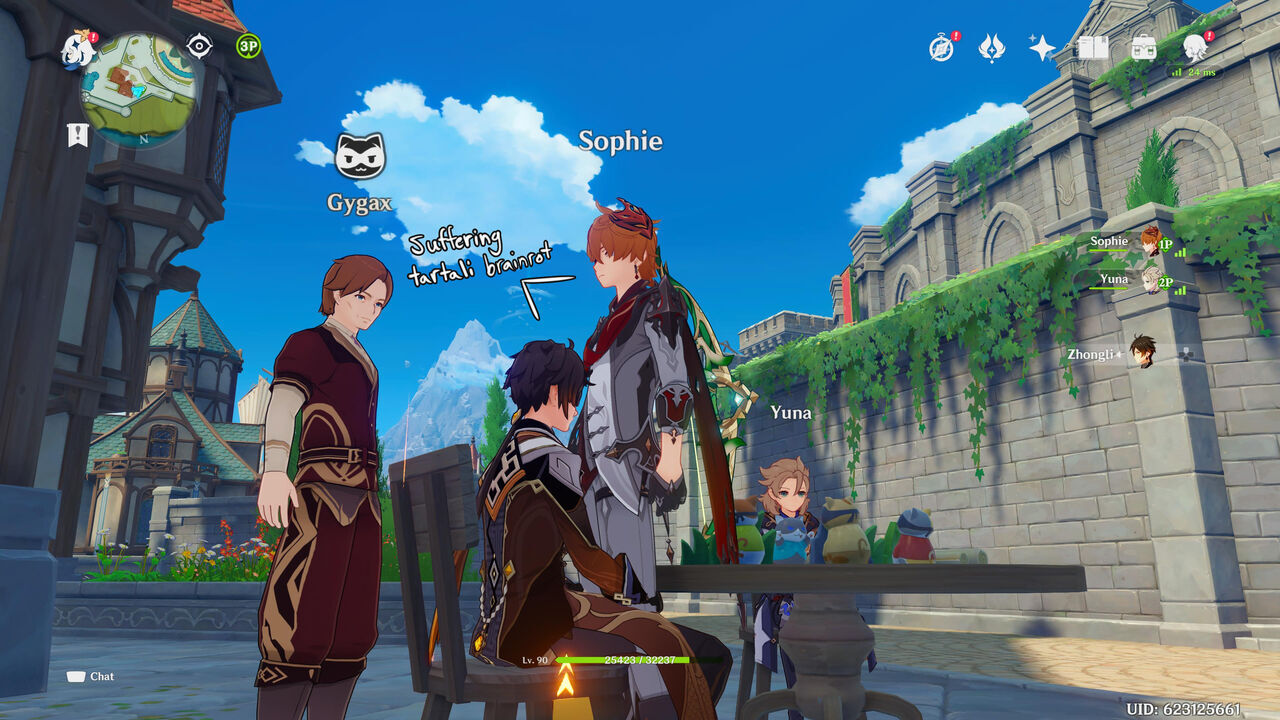The image size is (1280, 720).
Task: Open the Wish star icon
Action: coord(1042,48)
